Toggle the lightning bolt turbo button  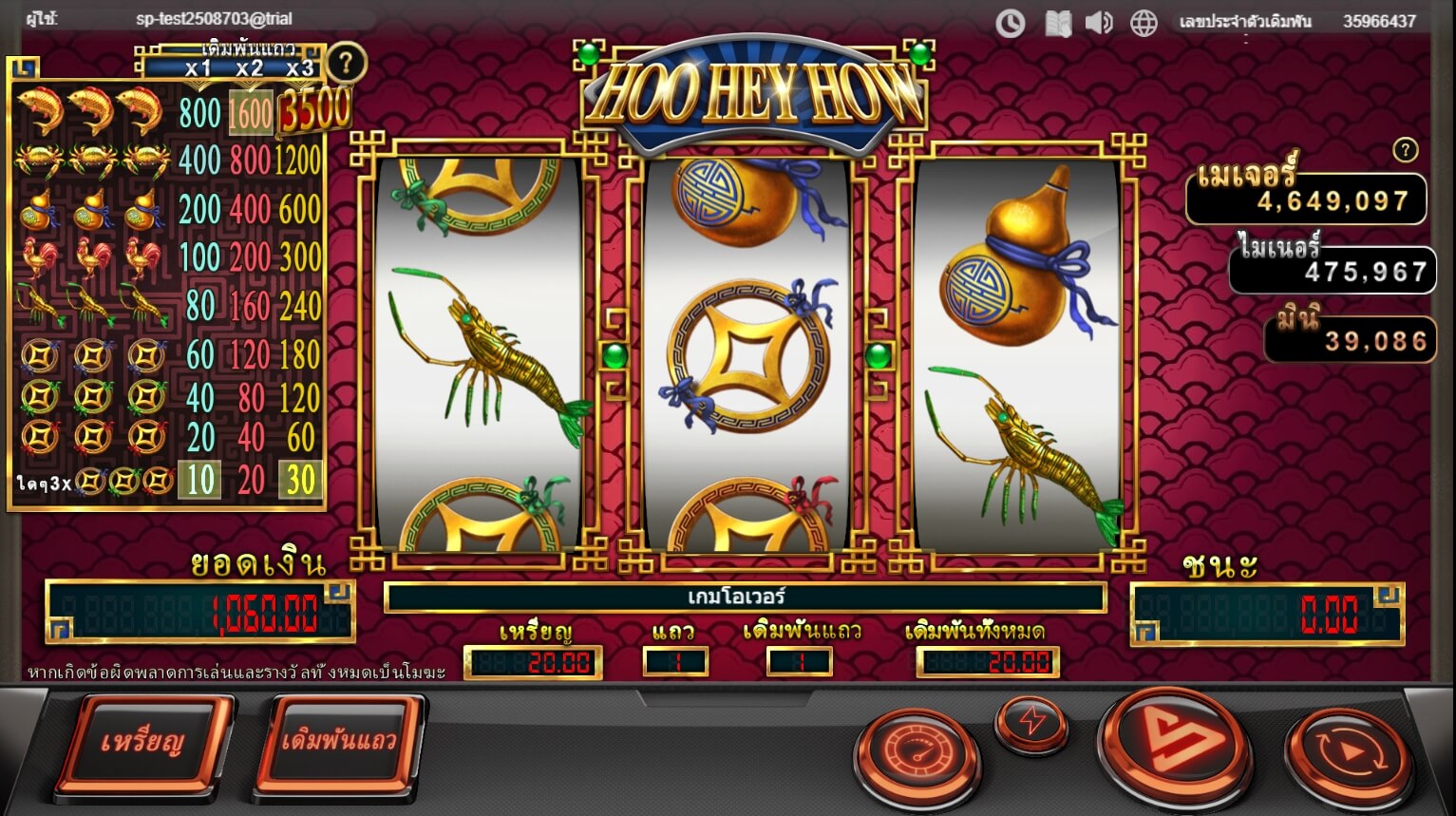tap(1031, 723)
